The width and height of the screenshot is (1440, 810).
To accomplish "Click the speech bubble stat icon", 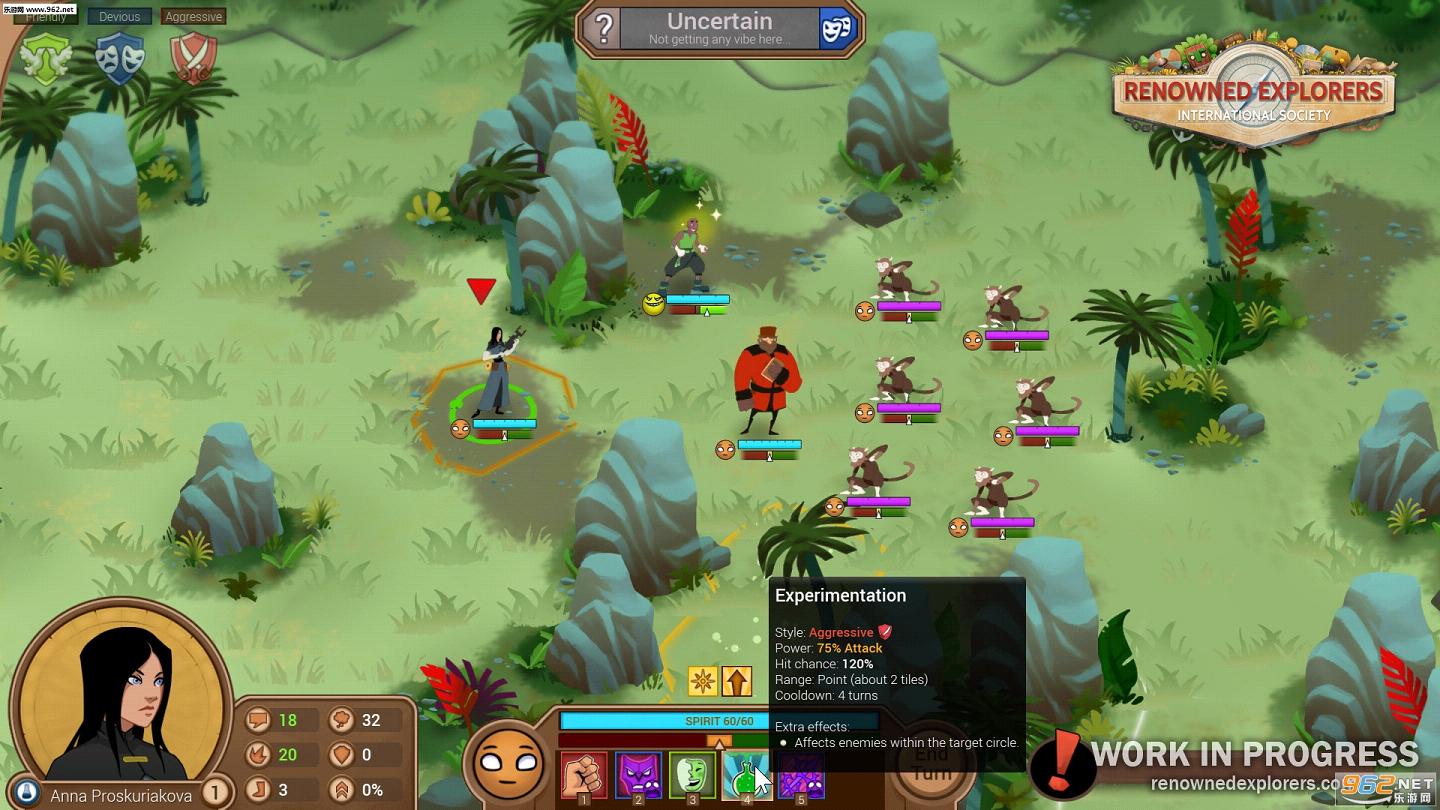I will tap(258, 720).
